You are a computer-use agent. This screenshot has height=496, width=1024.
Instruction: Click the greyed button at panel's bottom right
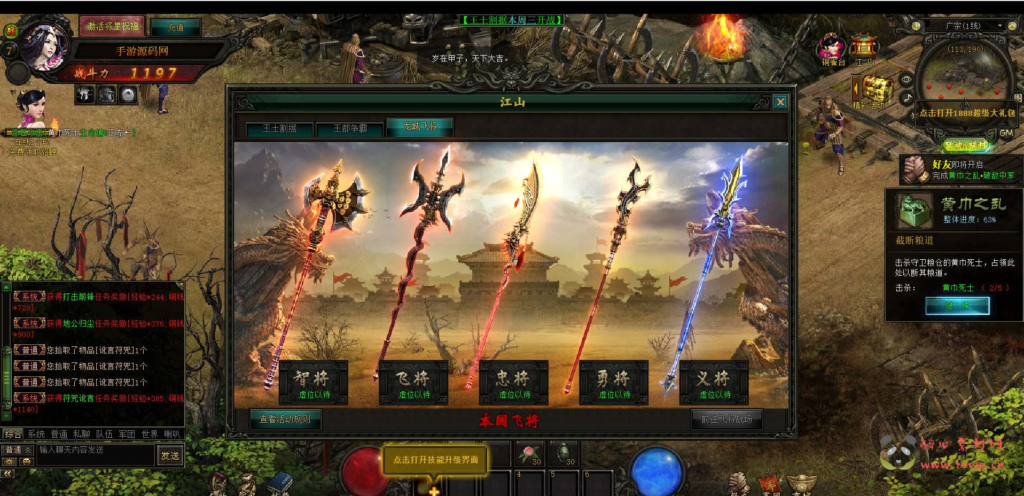(727, 419)
